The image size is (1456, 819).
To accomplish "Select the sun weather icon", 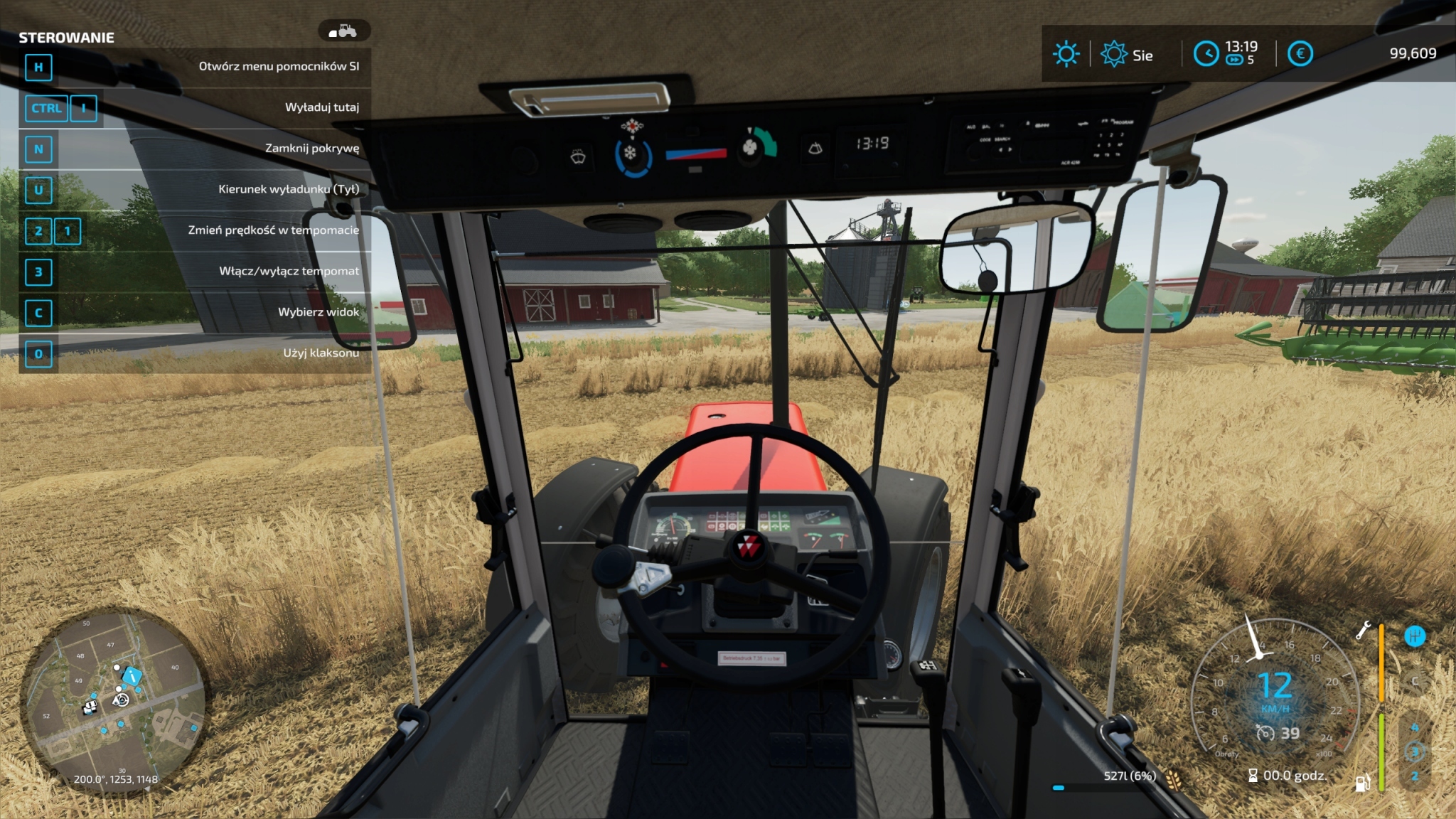I will click(x=1066, y=54).
